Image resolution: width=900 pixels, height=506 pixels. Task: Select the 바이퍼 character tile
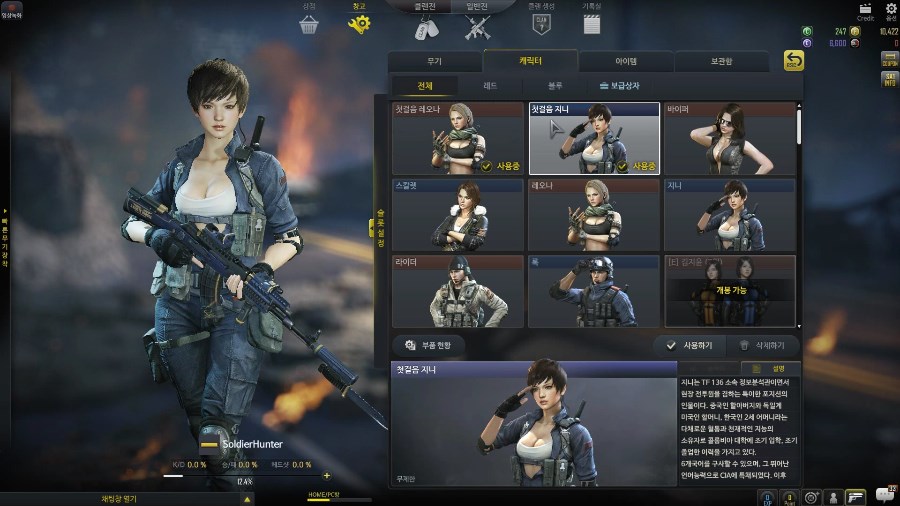[x=730, y=138]
